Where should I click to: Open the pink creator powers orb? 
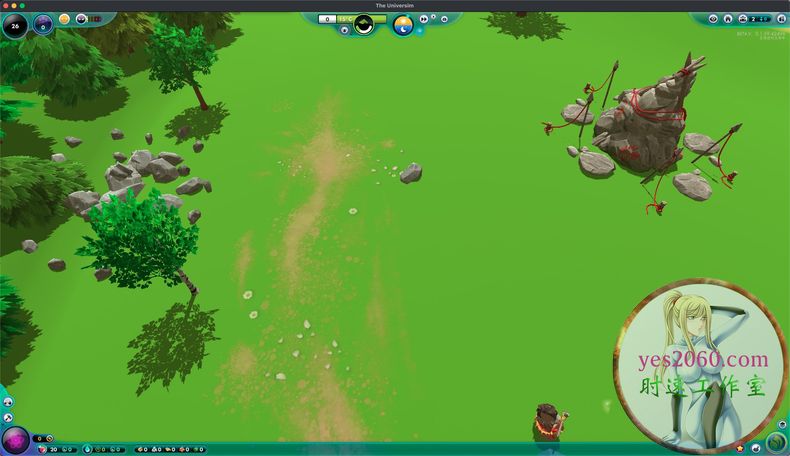click(16, 440)
